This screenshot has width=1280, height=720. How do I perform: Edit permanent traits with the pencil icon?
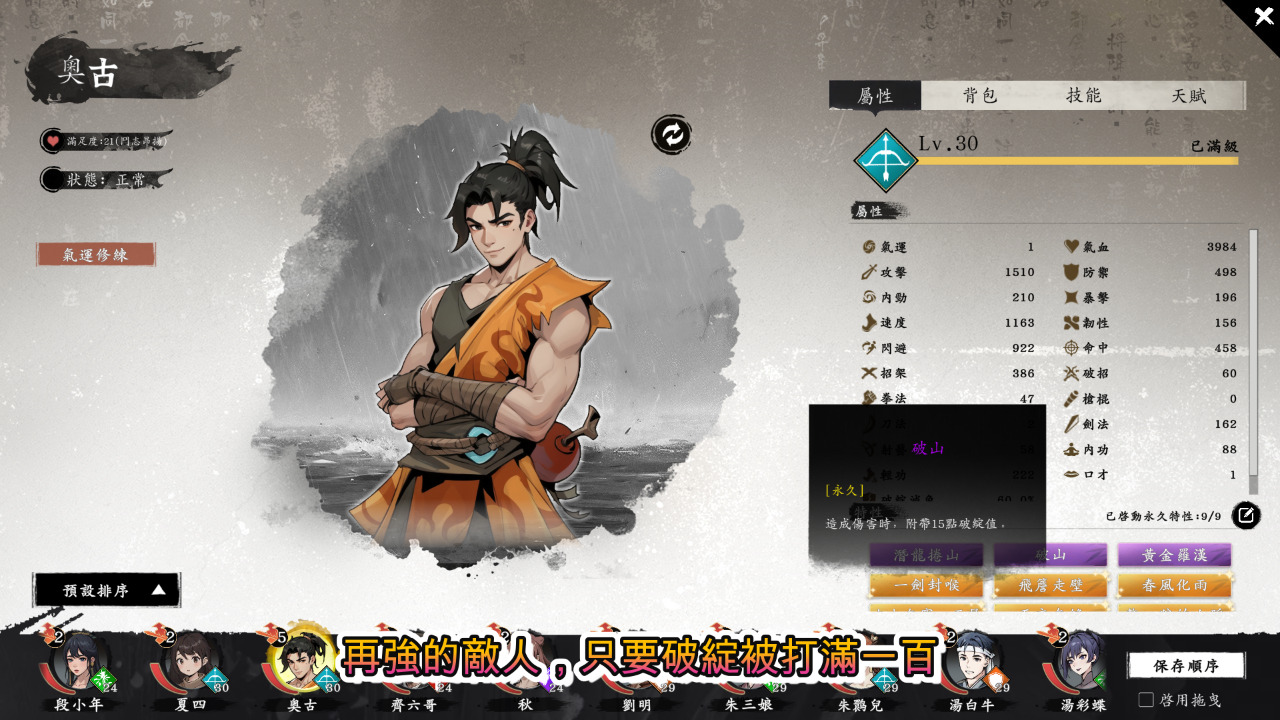1245,516
